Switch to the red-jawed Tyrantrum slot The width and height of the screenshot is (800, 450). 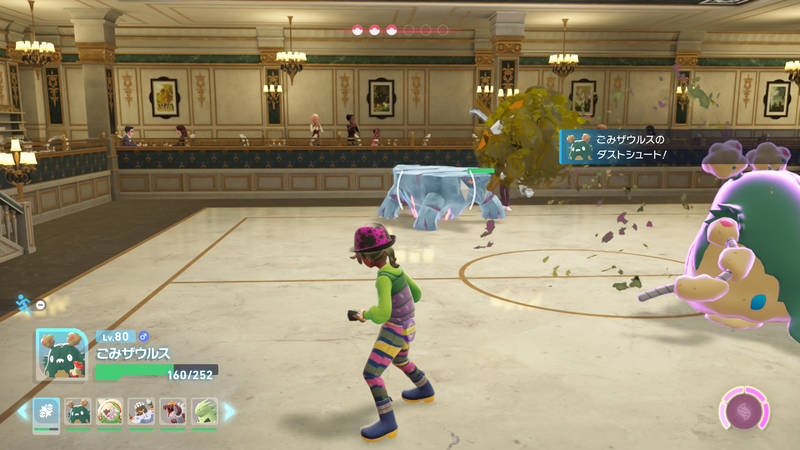(x=173, y=411)
